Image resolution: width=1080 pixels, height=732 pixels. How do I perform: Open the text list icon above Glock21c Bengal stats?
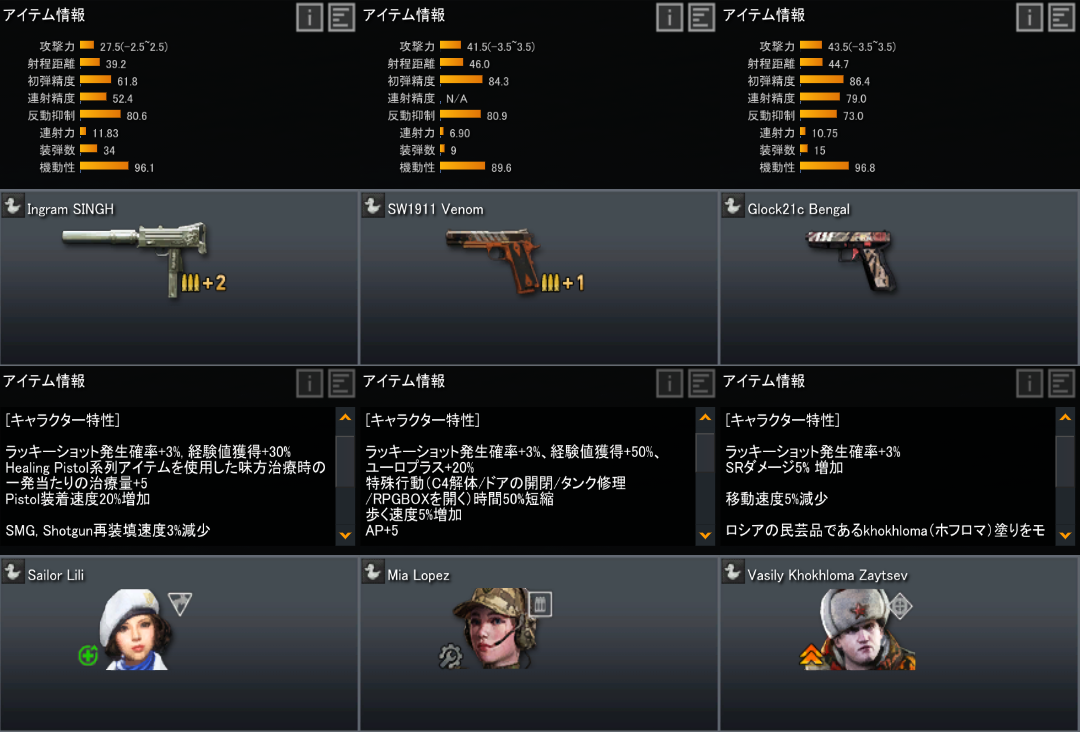[x=1061, y=17]
